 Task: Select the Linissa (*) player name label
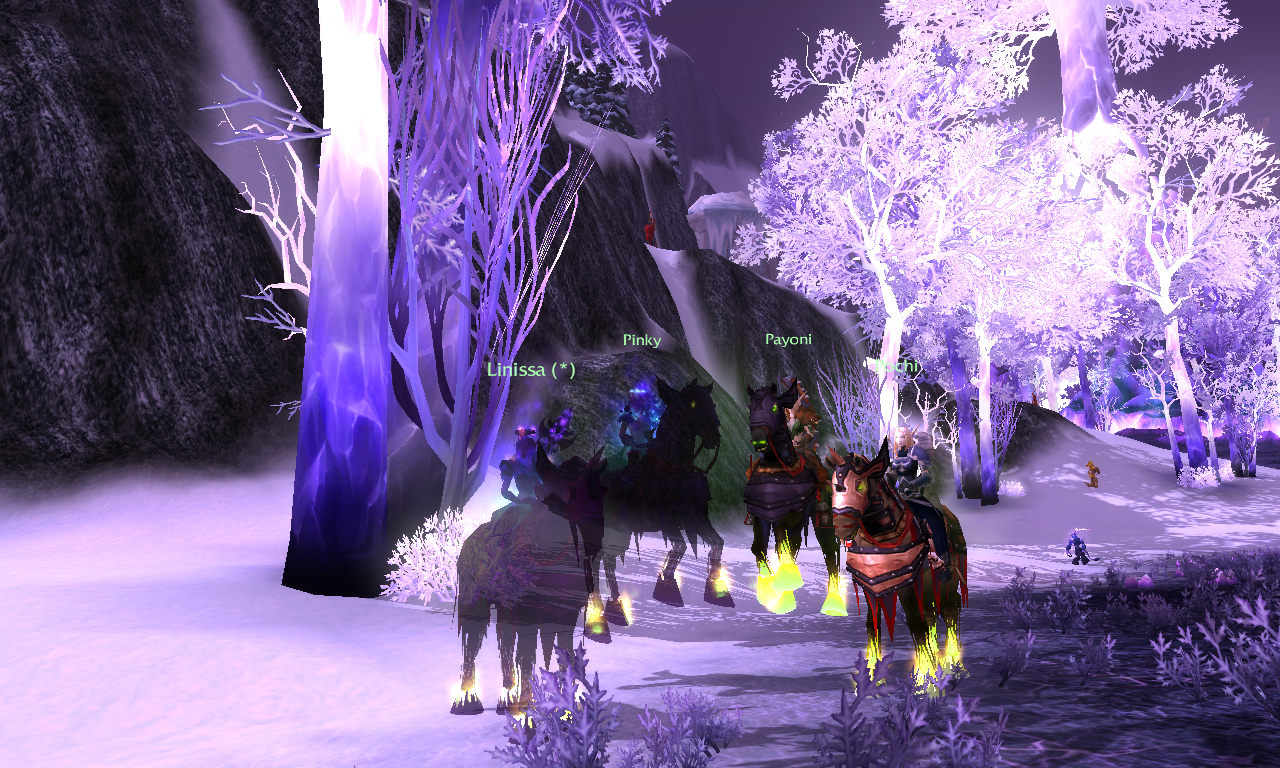coord(531,369)
